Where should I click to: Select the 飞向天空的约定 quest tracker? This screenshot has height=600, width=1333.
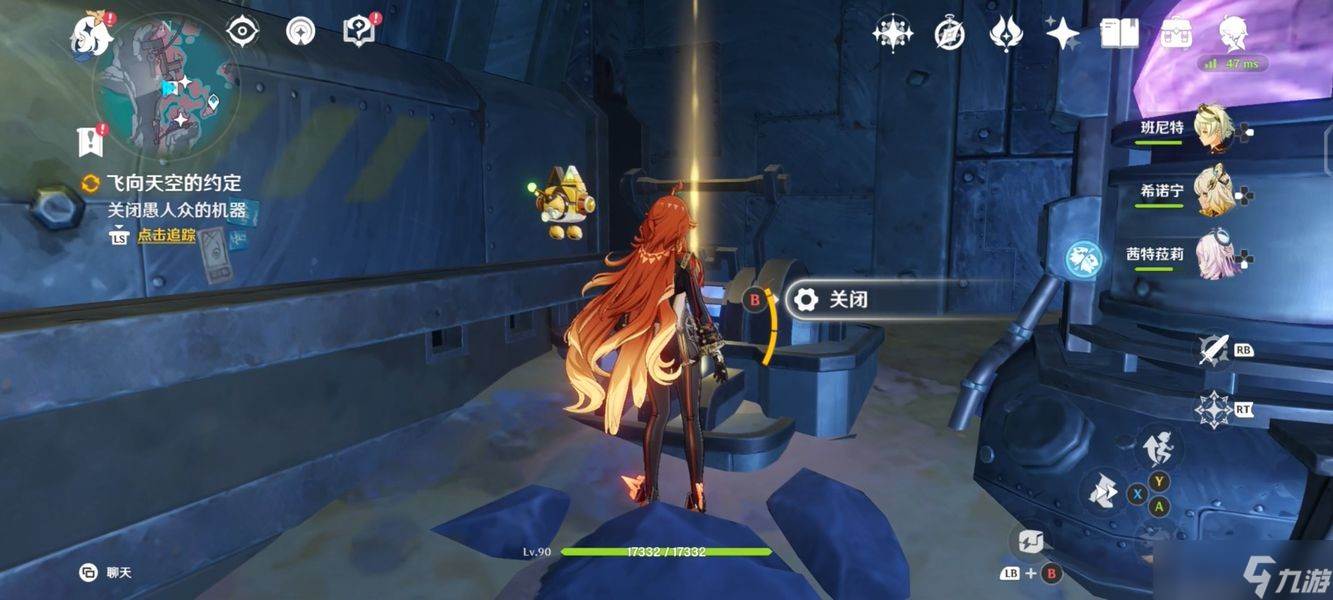tap(173, 183)
